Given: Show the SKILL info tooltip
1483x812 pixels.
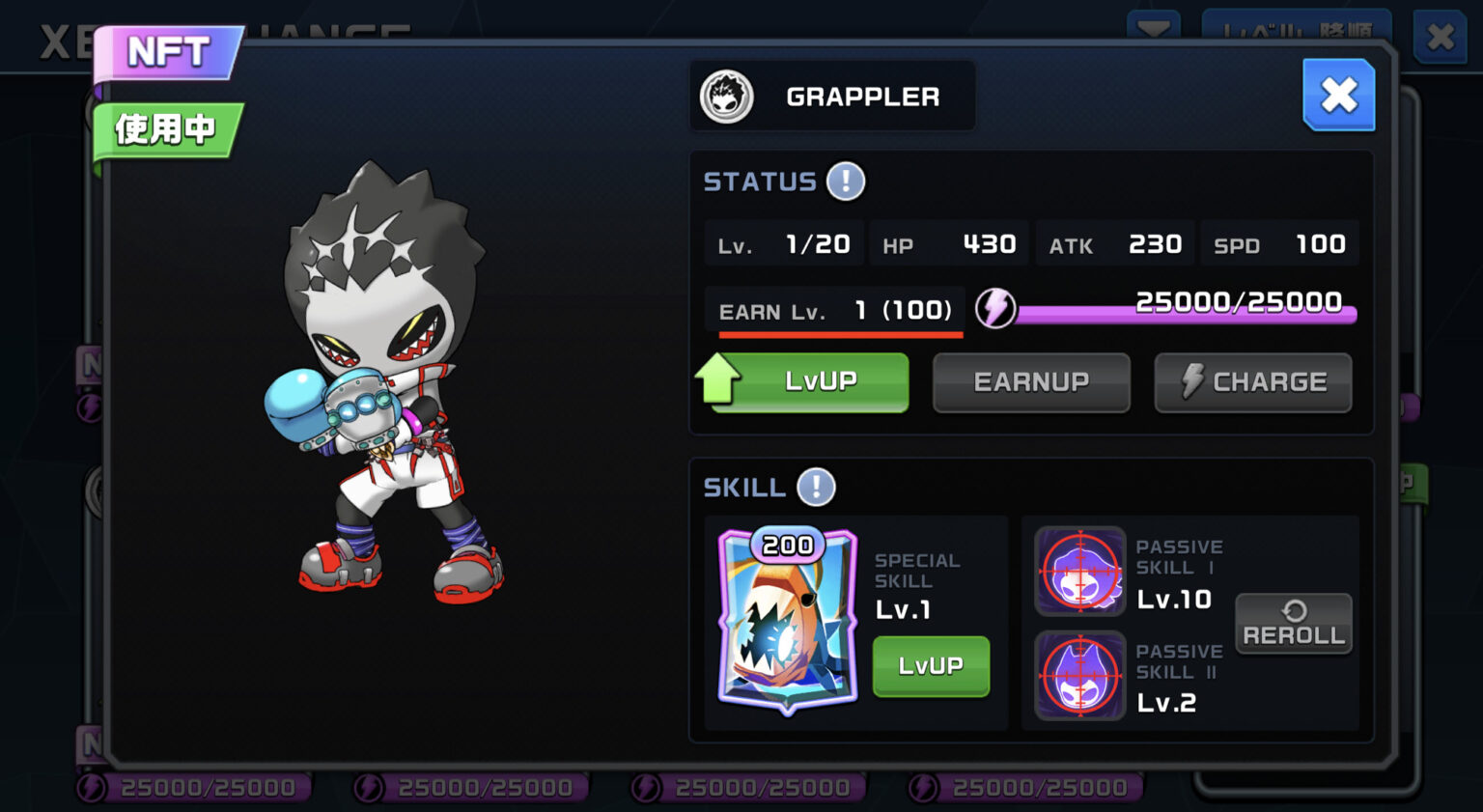Looking at the screenshot, I should tap(816, 488).
